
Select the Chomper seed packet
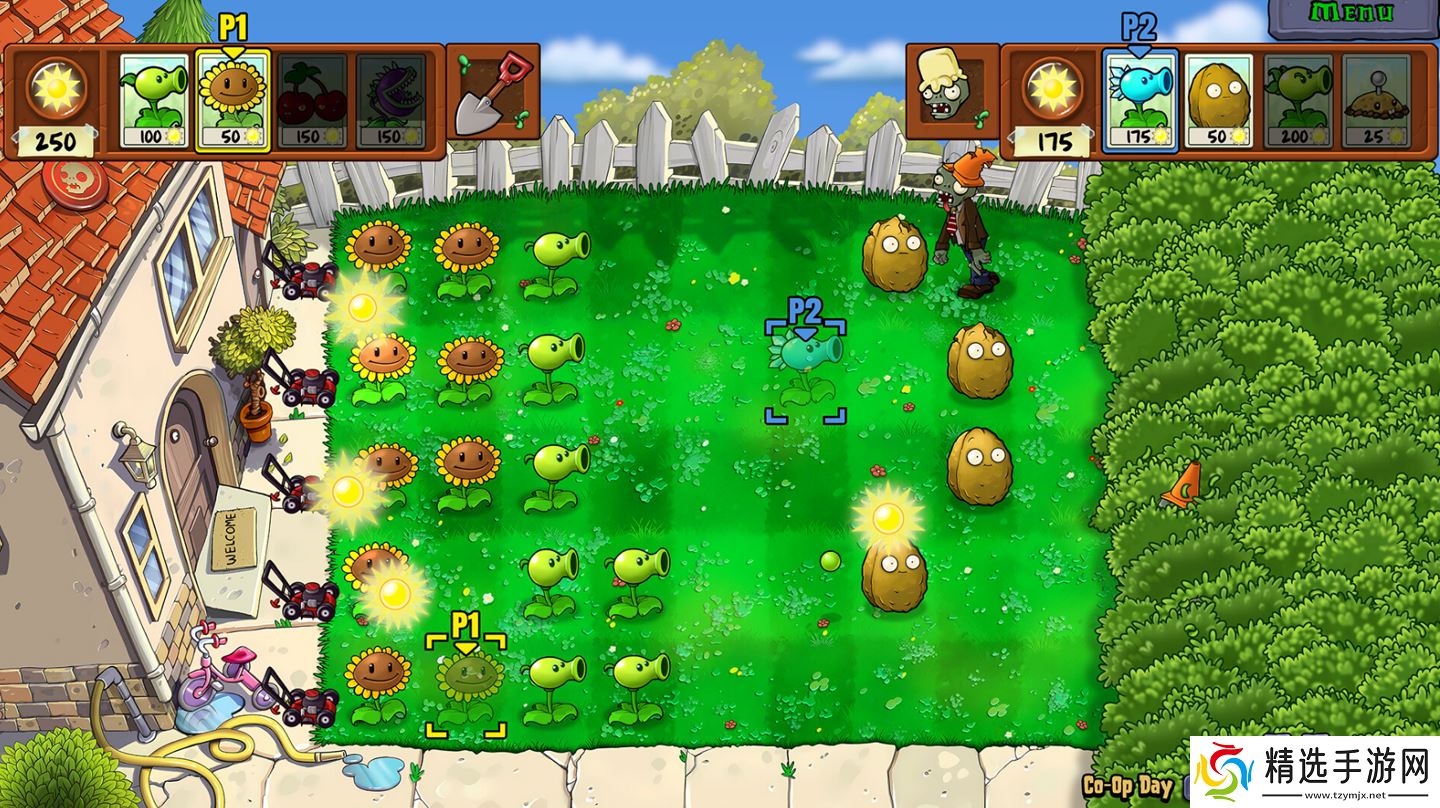(391, 100)
